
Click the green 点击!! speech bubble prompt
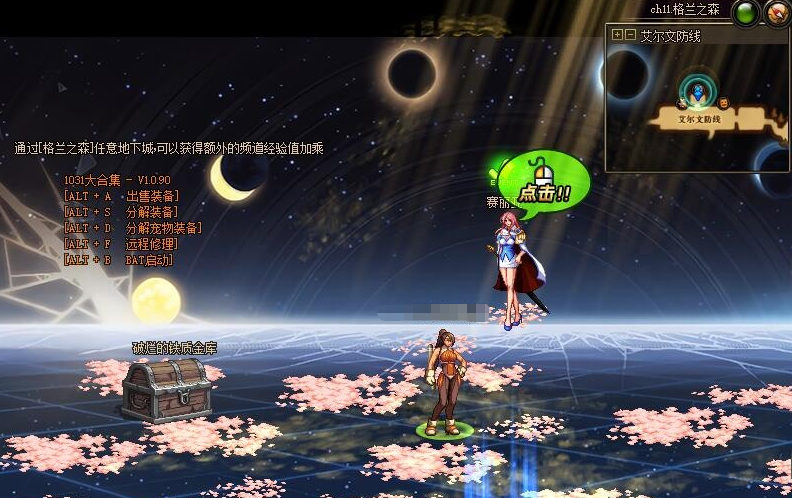tap(544, 182)
